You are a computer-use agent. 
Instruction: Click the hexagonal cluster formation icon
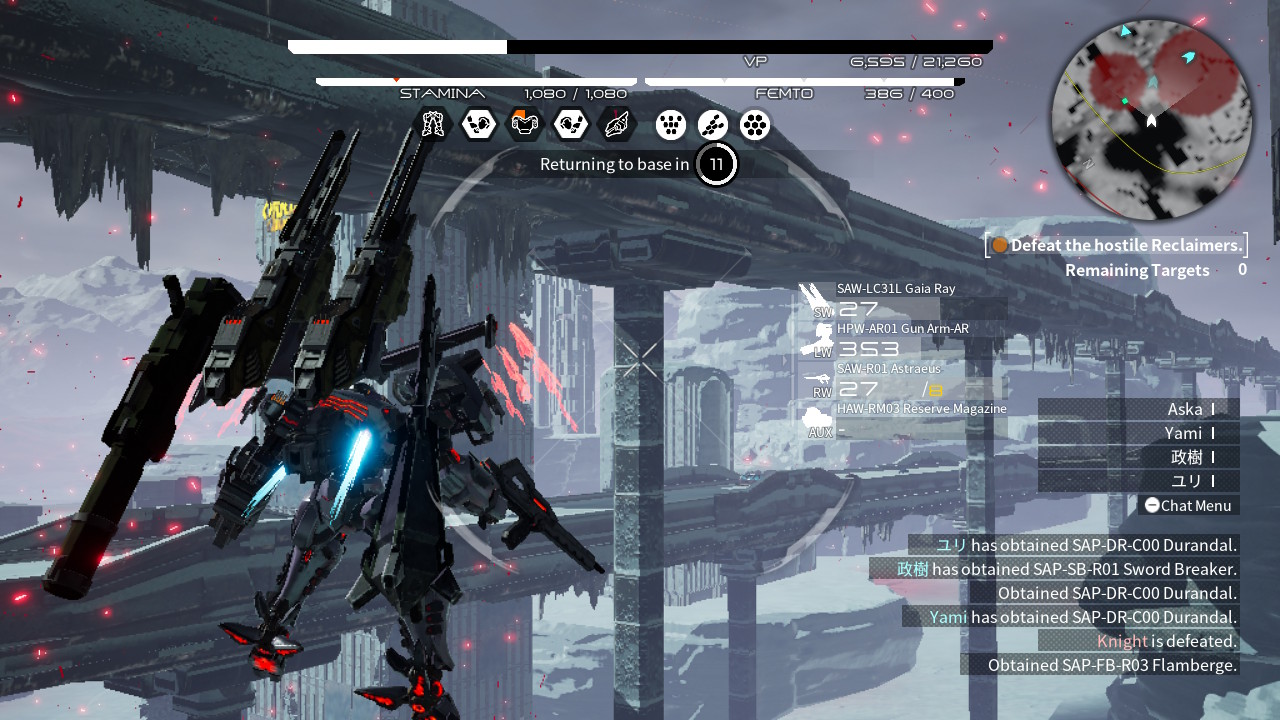(x=755, y=124)
